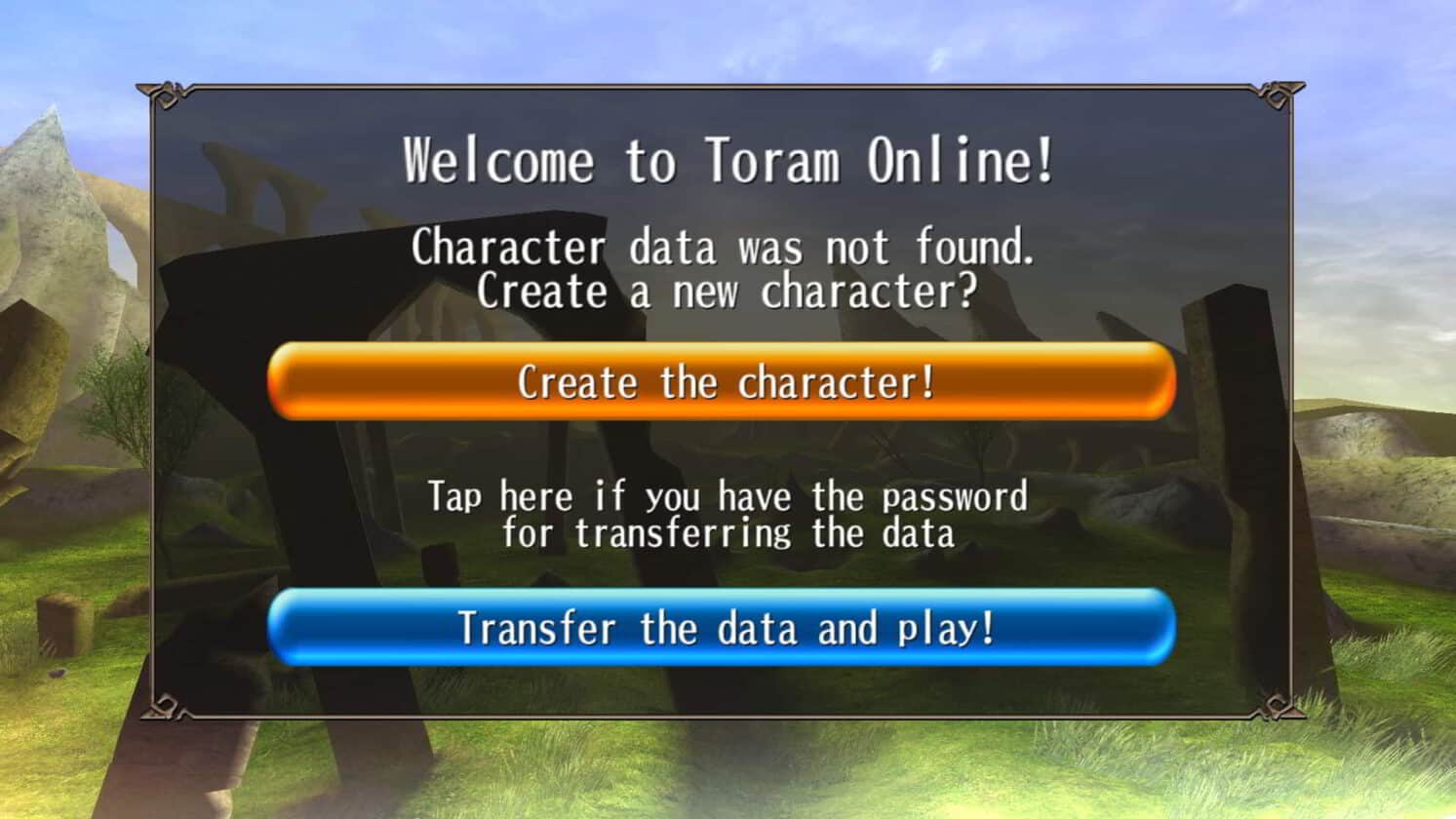
Task: Click the exclamation mark on the orange button
Action: pyautogui.click(x=926, y=381)
